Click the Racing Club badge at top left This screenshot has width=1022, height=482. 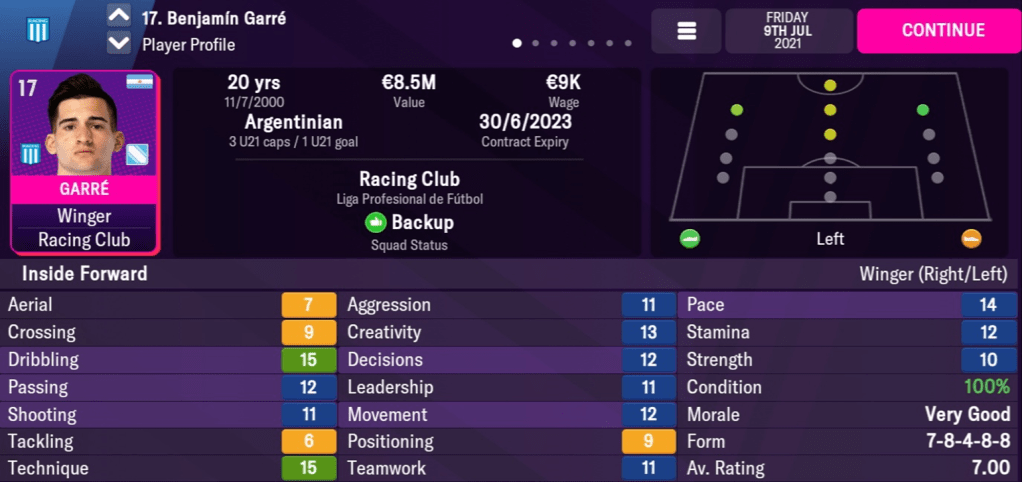[38, 30]
